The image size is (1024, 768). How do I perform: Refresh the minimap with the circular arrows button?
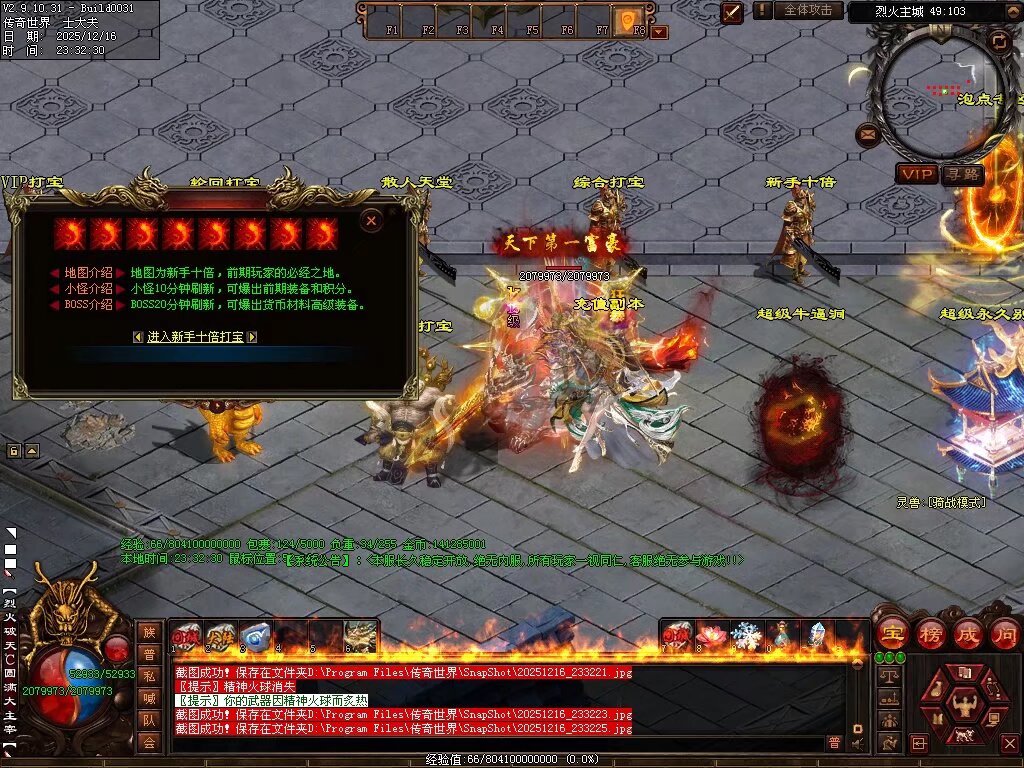tap(997, 41)
